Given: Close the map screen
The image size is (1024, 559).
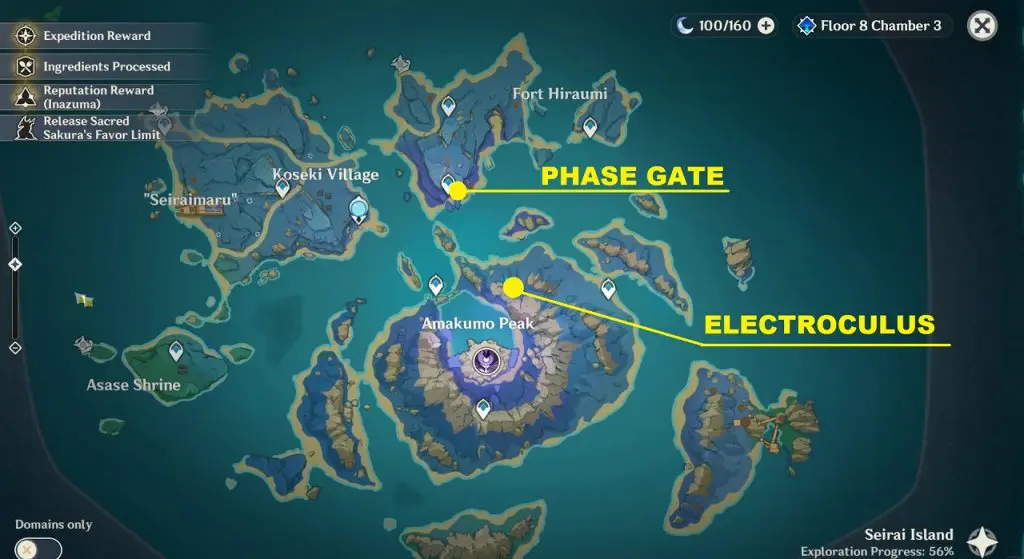Looking at the screenshot, I should 982,26.
